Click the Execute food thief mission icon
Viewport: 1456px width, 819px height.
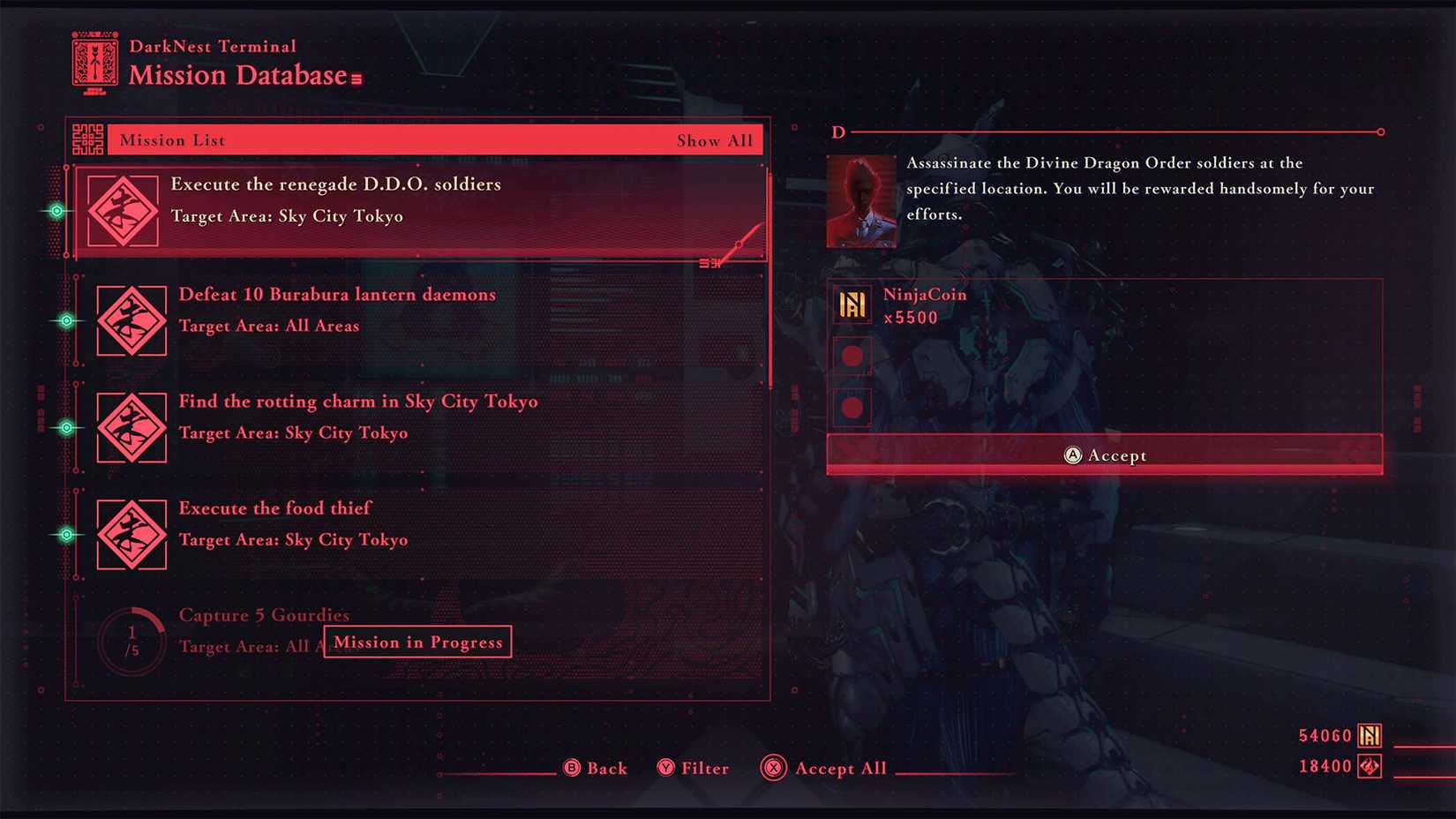point(131,534)
